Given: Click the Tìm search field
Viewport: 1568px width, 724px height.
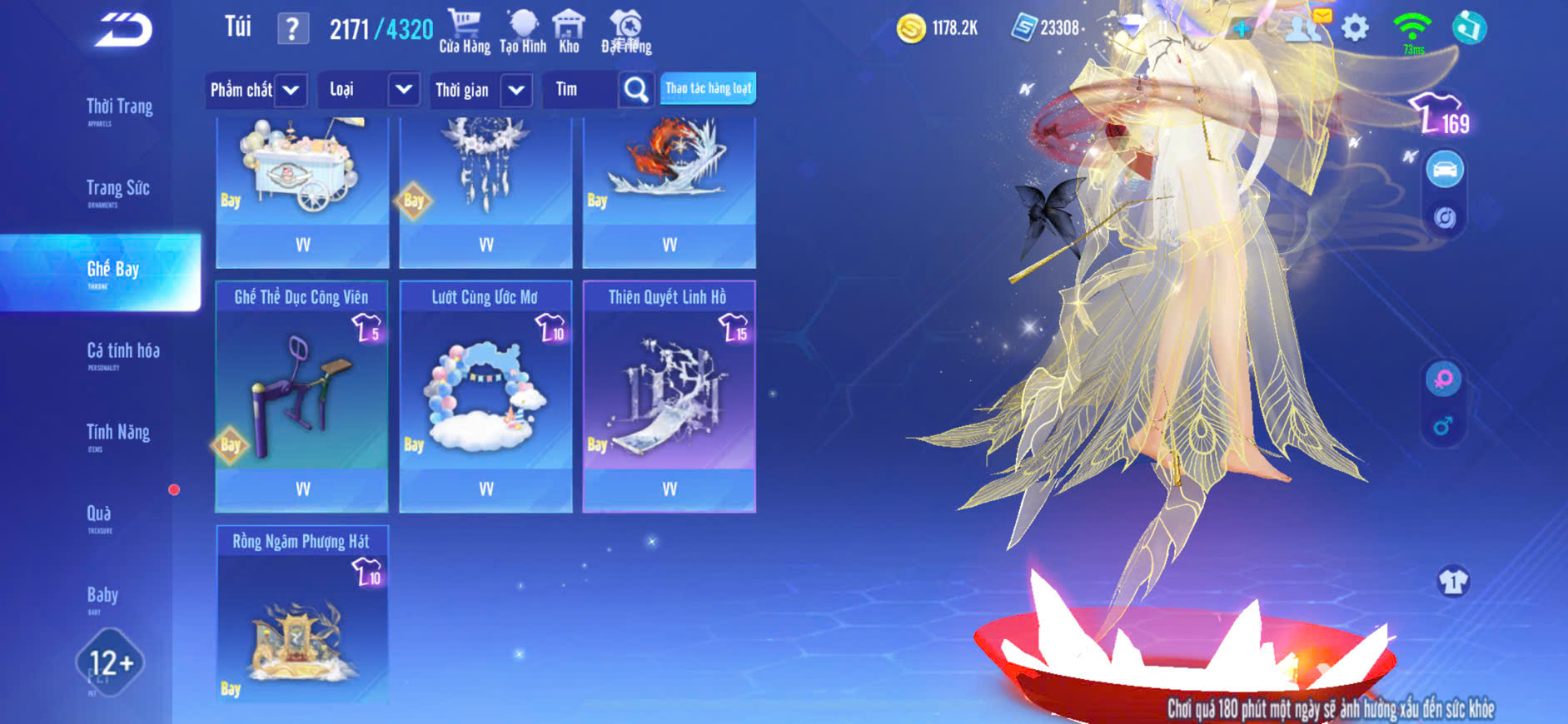Looking at the screenshot, I should click(580, 90).
